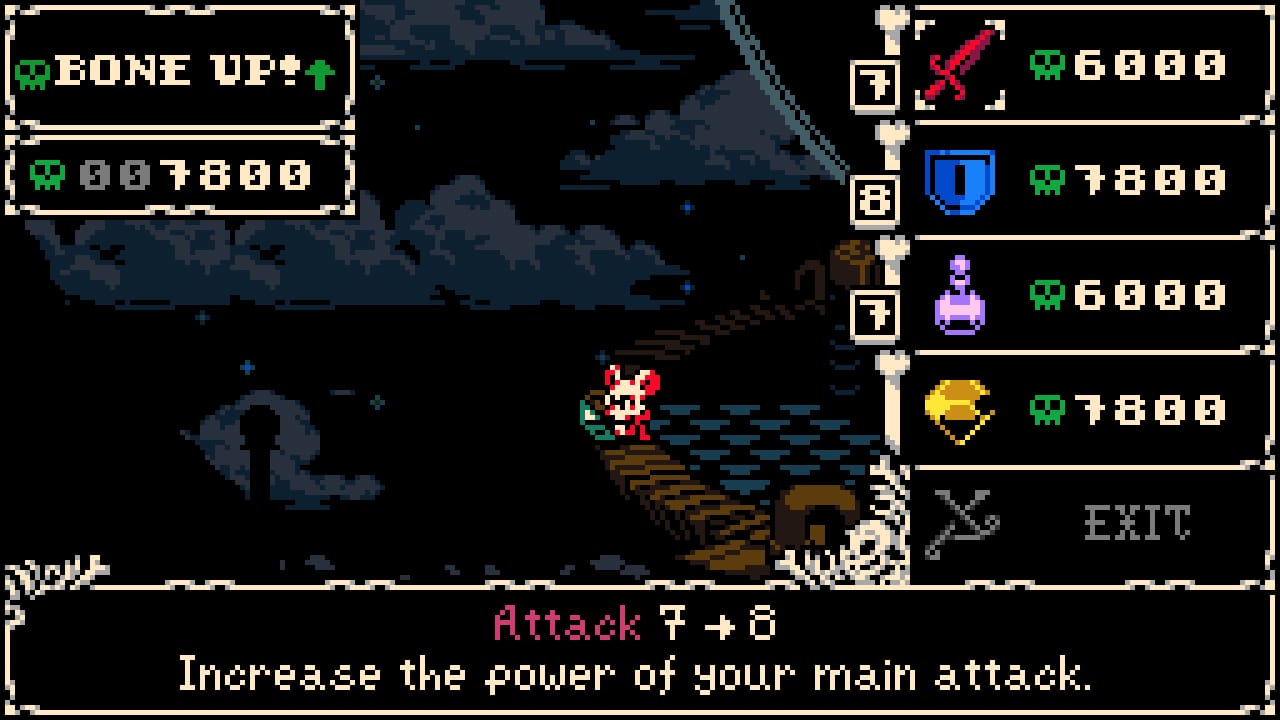Click the potion level 7 badge
This screenshot has width=1280, height=720.
(876, 314)
